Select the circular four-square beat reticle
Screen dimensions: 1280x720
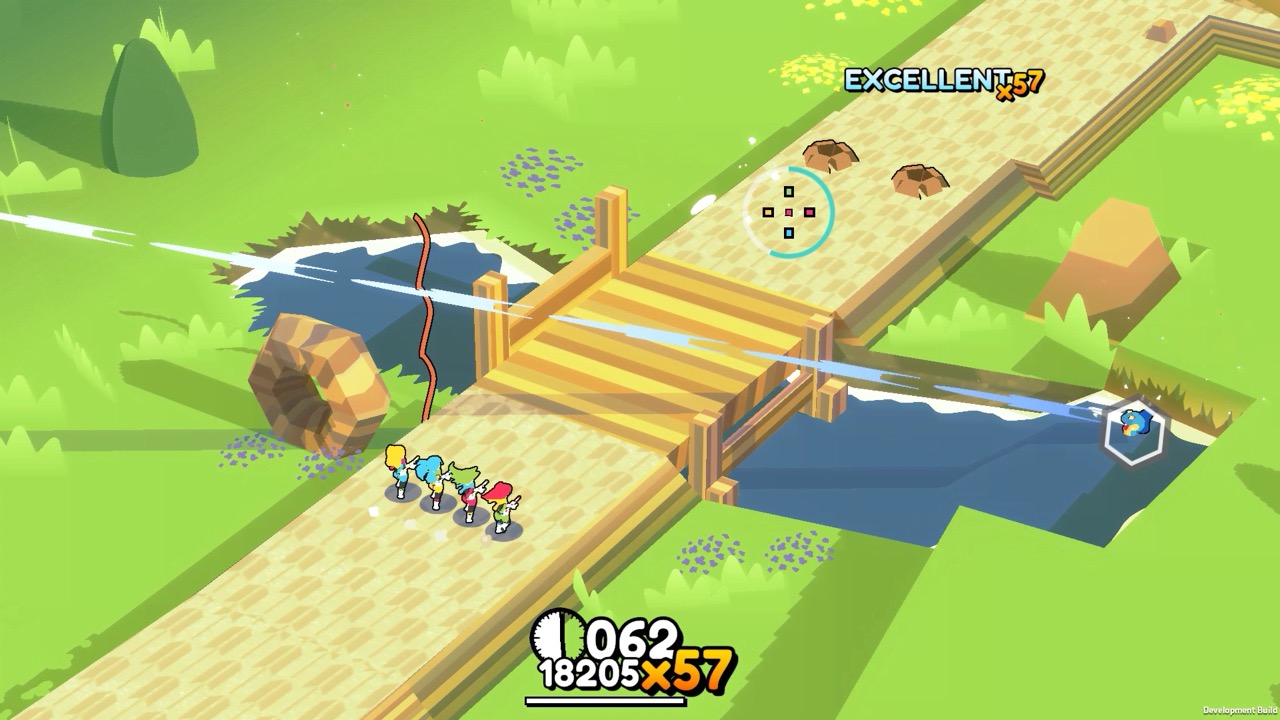[789, 212]
